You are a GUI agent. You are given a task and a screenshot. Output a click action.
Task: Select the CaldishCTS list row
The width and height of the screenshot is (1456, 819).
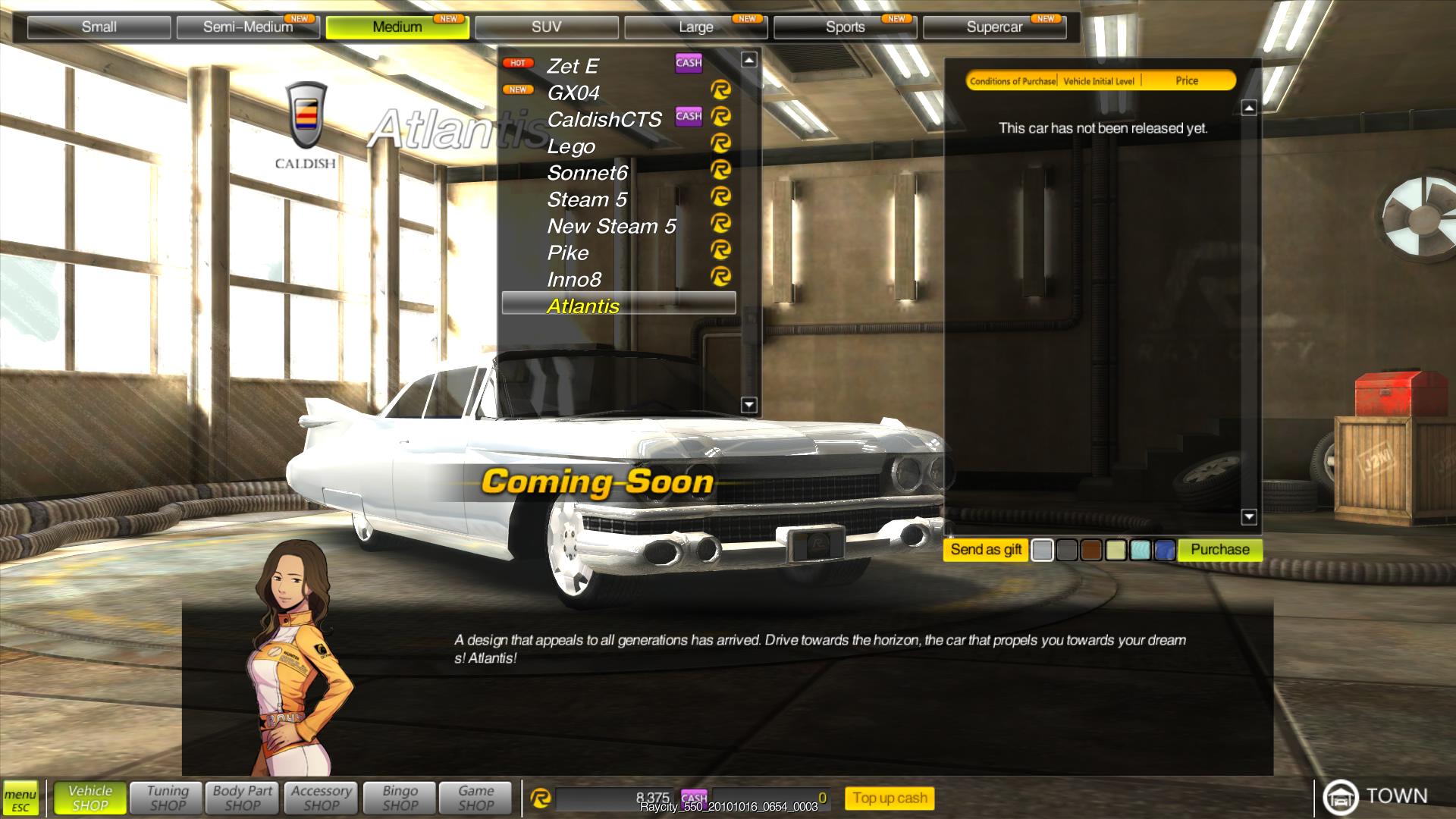point(604,119)
